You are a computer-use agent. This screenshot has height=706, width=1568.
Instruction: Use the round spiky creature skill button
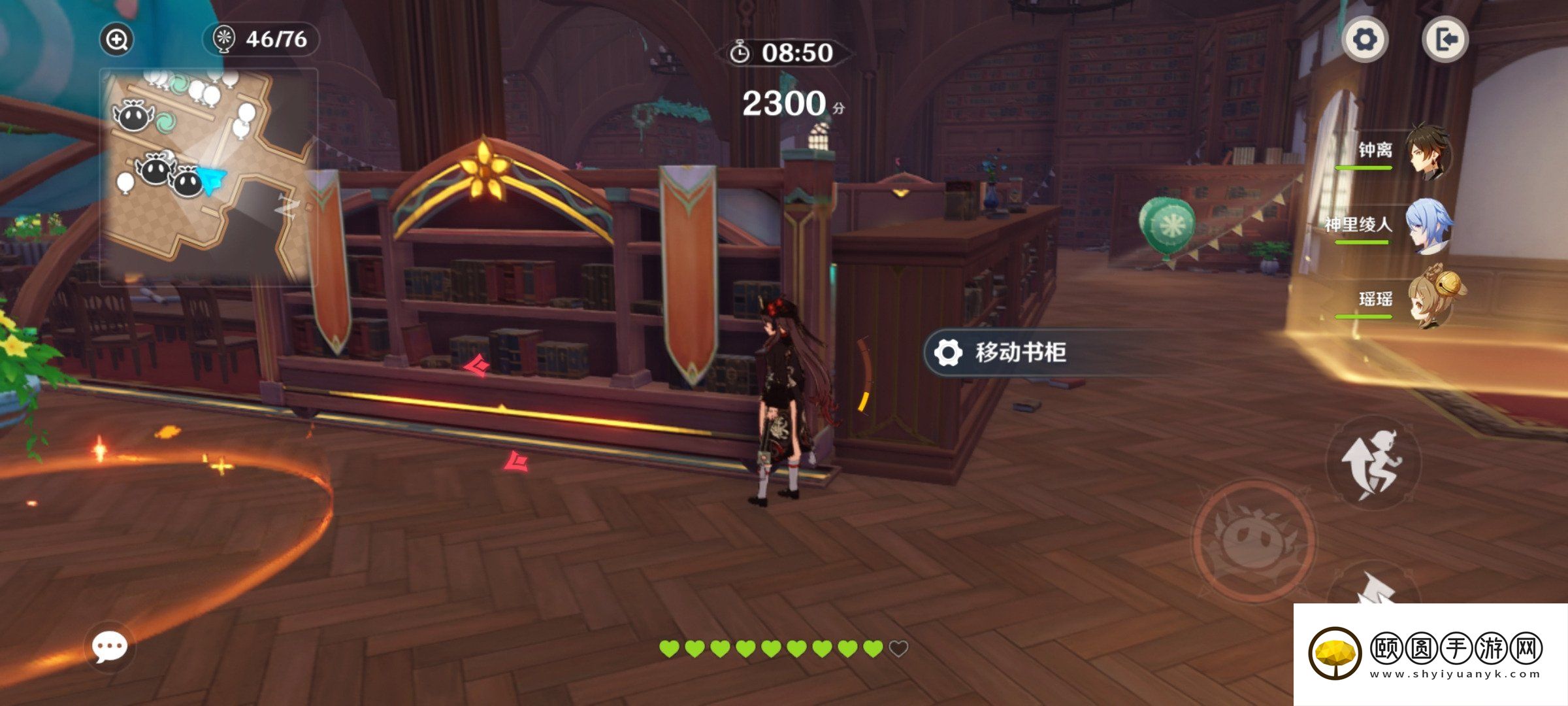pos(1254,540)
